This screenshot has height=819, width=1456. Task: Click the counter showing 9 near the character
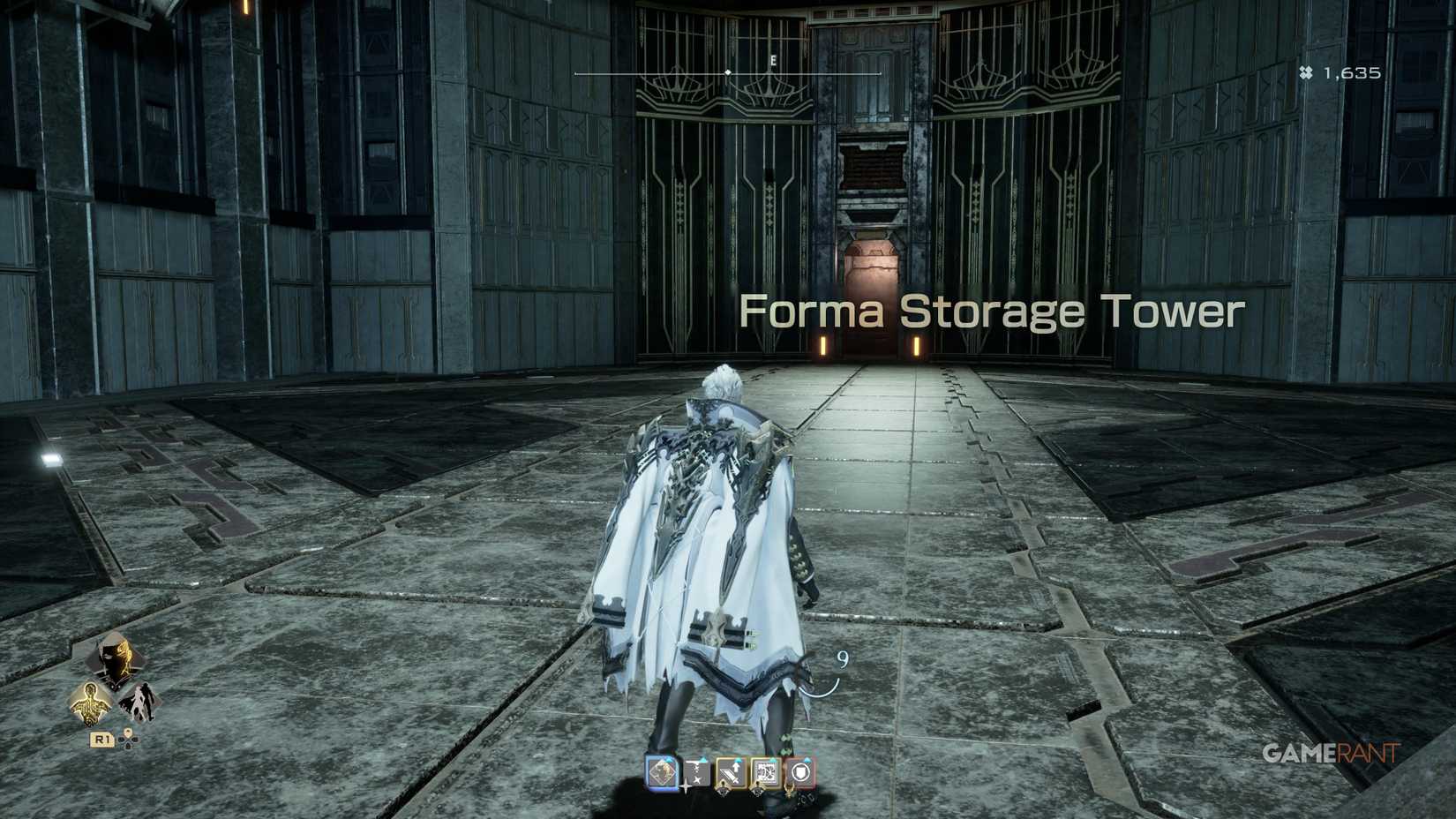(841, 658)
